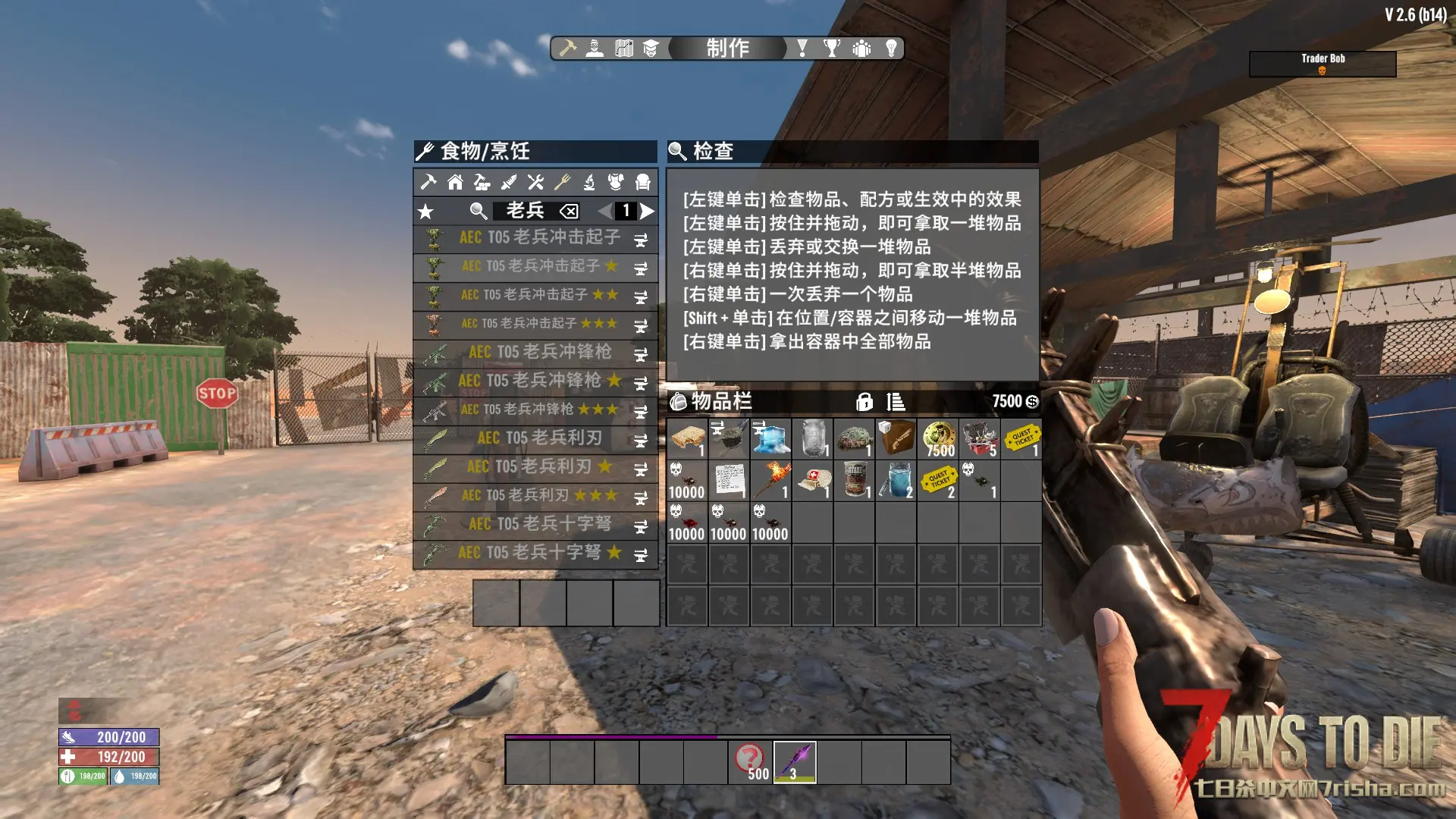Image resolution: width=1456 pixels, height=819 pixels.
Task: Open the skills graduation-cap tab
Action: [651, 49]
